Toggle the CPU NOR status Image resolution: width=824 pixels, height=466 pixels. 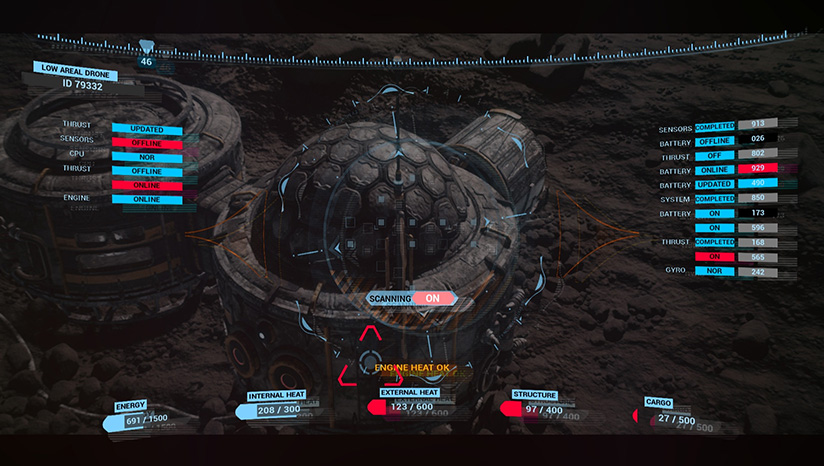147,156
